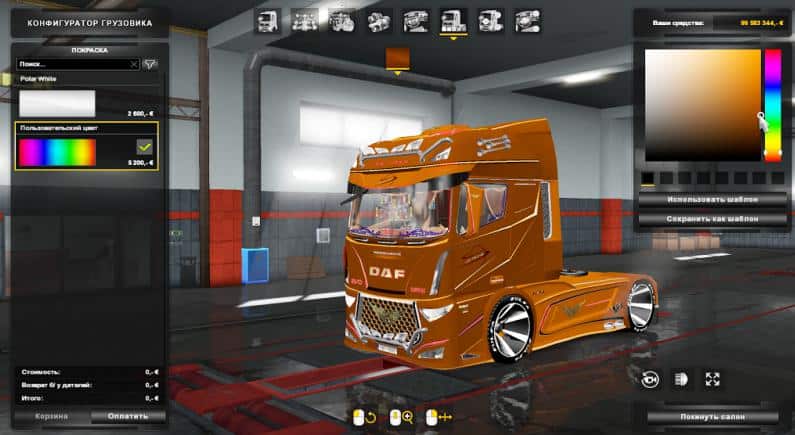This screenshot has width=795, height=435.
Task: Click the paint search field
Action: pyautogui.click(x=70, y=63)
